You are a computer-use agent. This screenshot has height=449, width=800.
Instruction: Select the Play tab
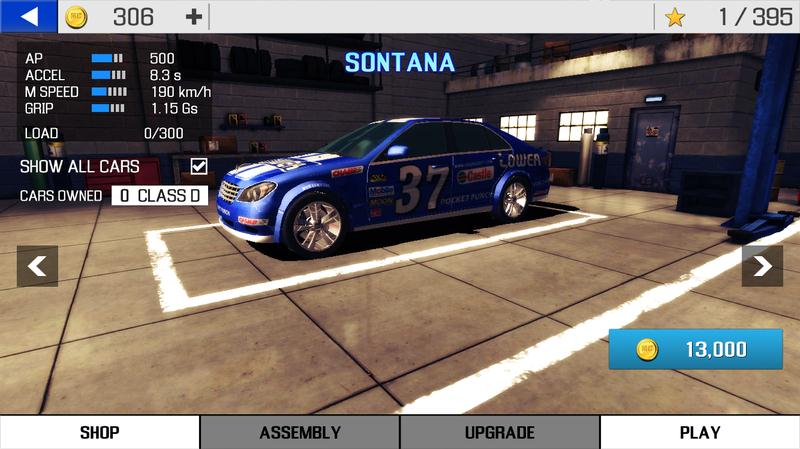pos(699,433)
